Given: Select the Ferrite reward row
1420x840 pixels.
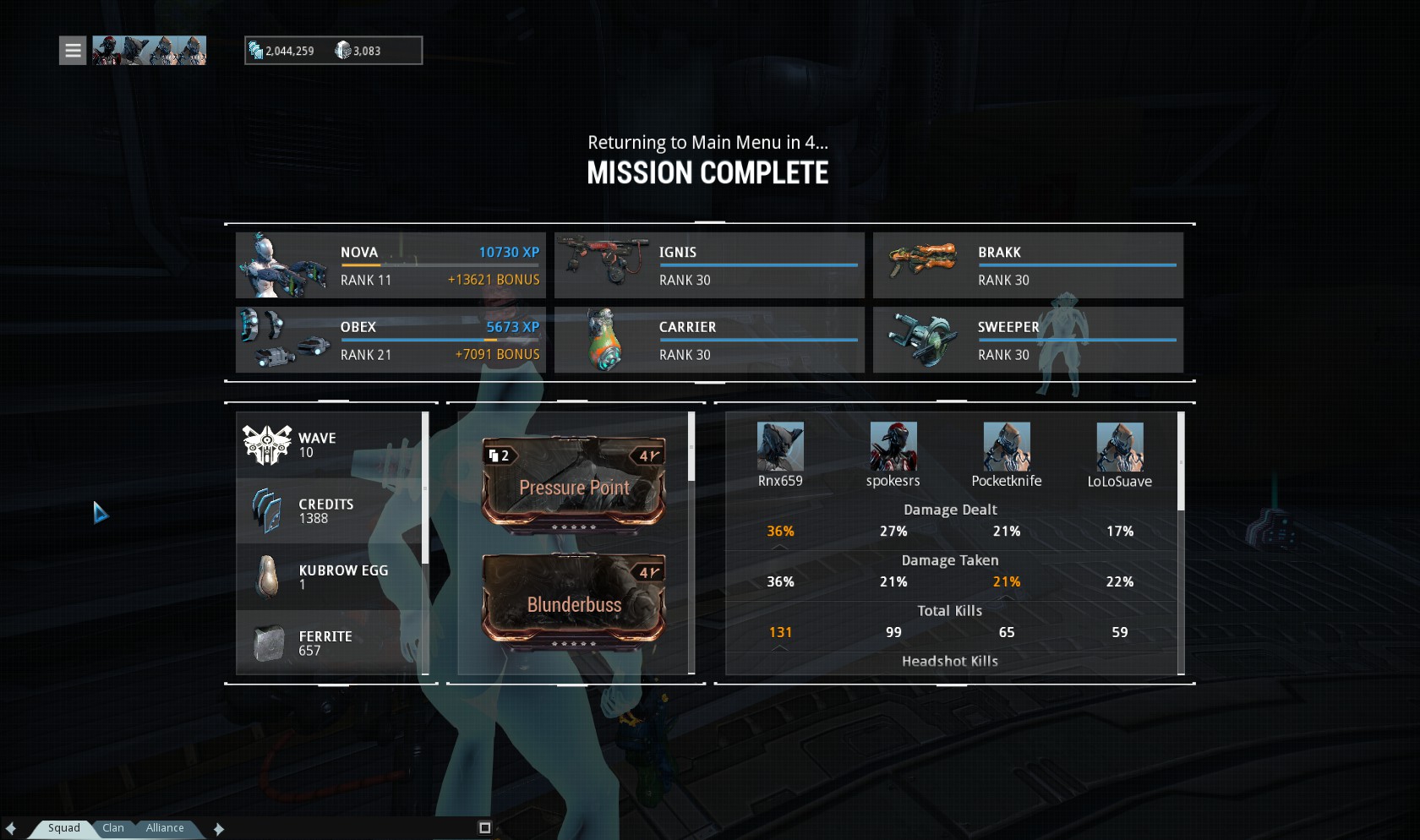Looking at the screenshot, I should click(330, 643).
